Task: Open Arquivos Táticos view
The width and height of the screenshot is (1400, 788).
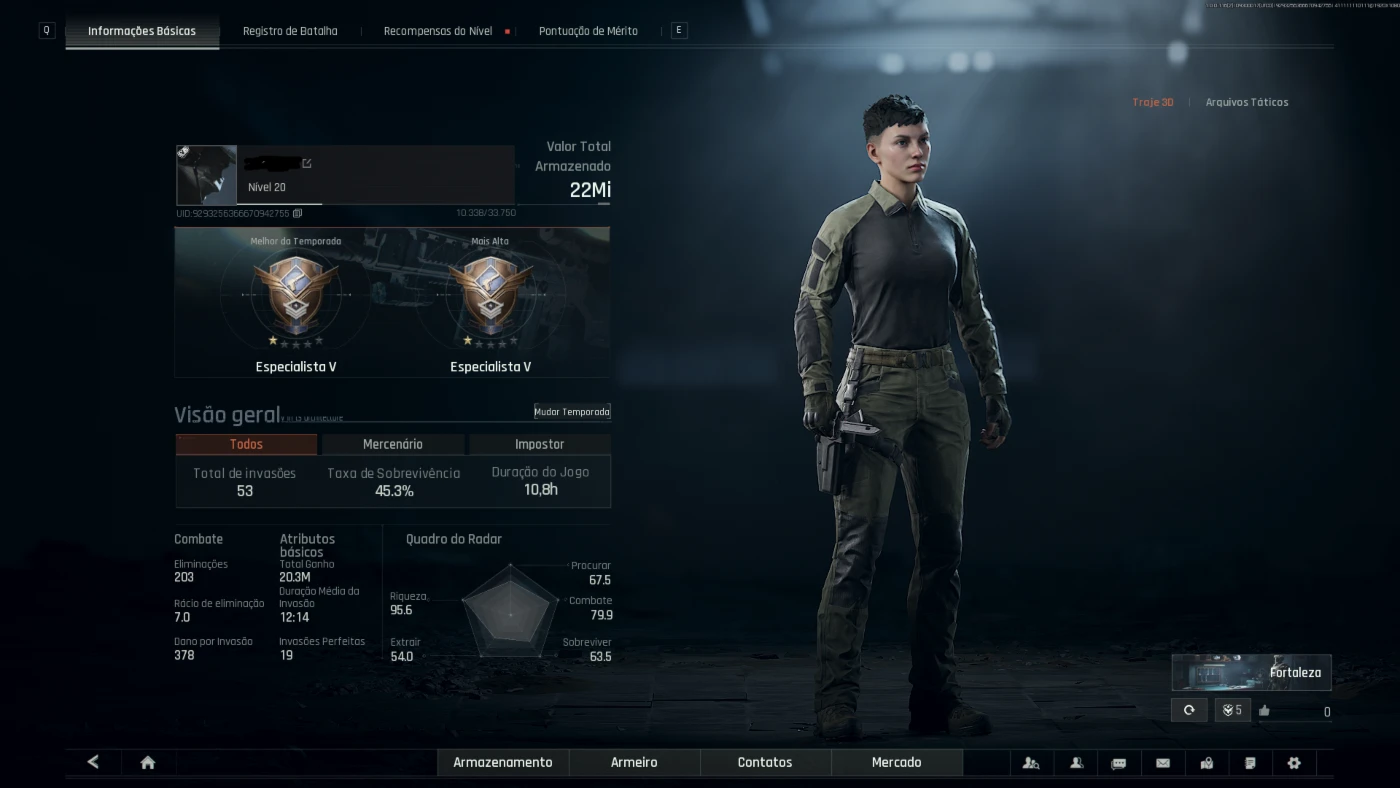Action: click(1247, 102)
